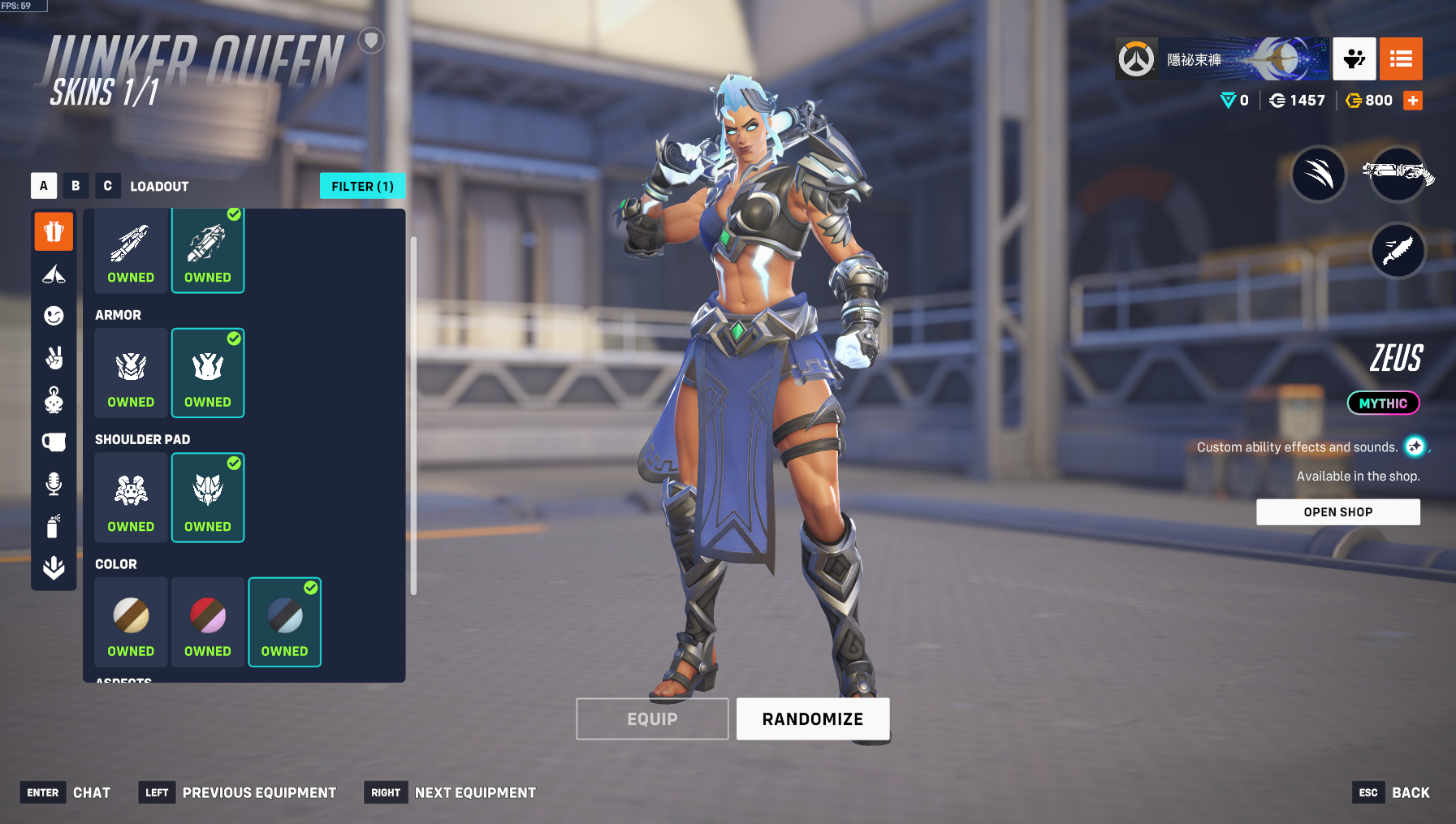Open the orange main menu list button
1456x824 pixels.
[x=1401, y=59]
